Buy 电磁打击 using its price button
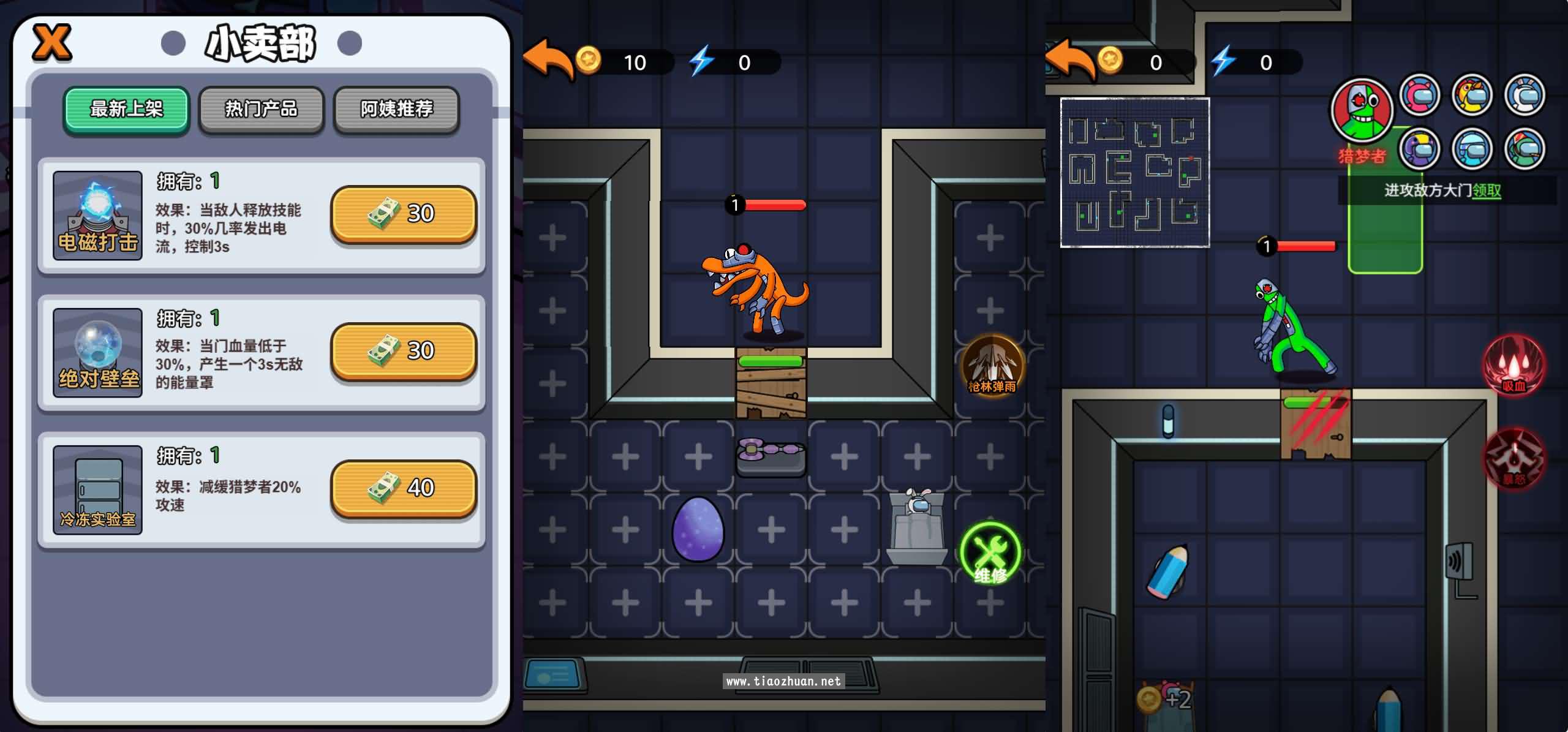The height and width of the screenshot is (732, 1568). point(403,214)
